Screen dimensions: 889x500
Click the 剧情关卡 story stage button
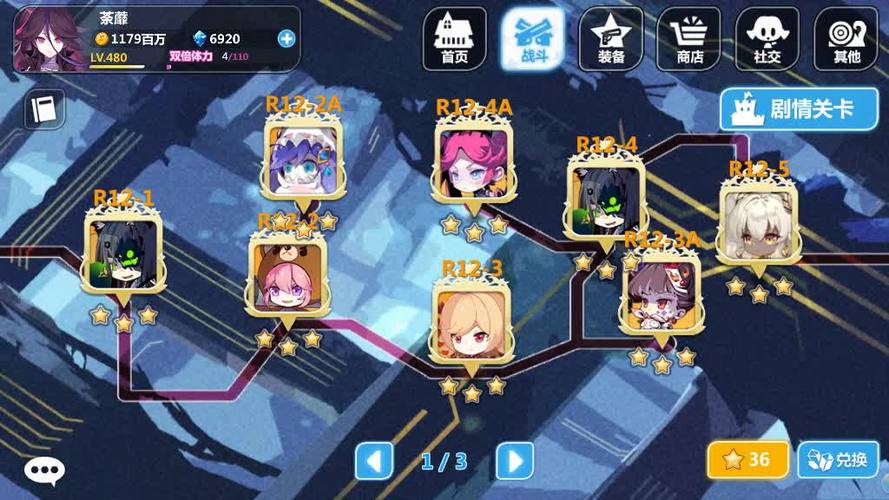coord(798,109)
